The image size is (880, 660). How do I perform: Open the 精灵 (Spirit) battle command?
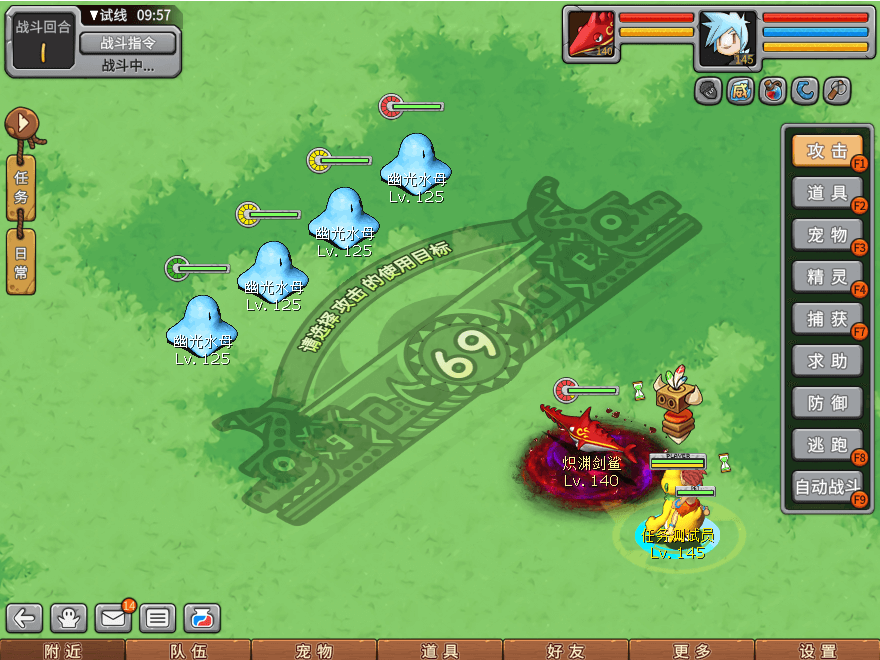(x=827, y=277)
